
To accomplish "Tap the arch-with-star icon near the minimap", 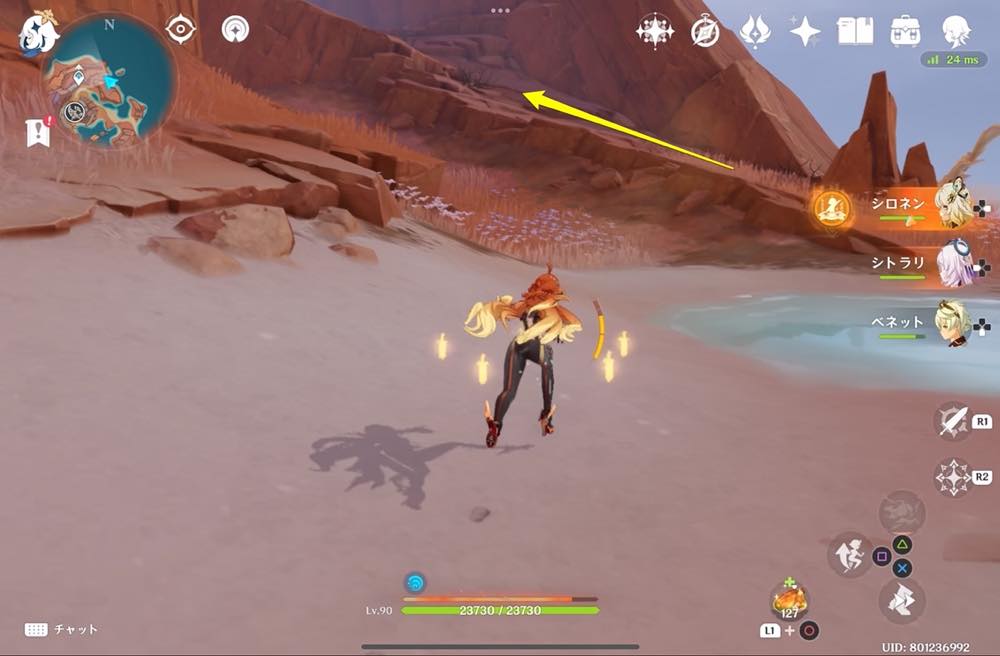I will tap(235, 29).
